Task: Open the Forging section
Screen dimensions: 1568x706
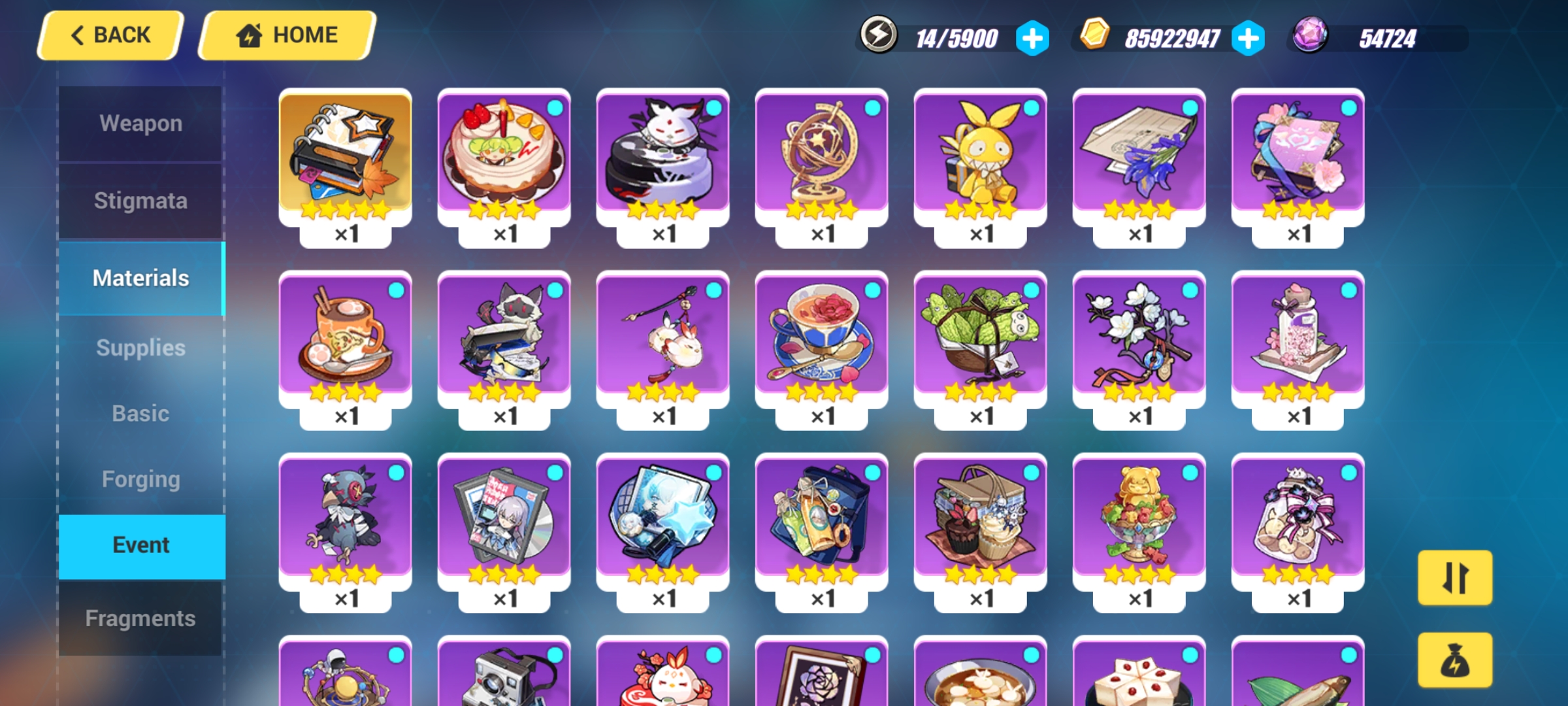Action: pyautogui.click(x=140, y=479)
